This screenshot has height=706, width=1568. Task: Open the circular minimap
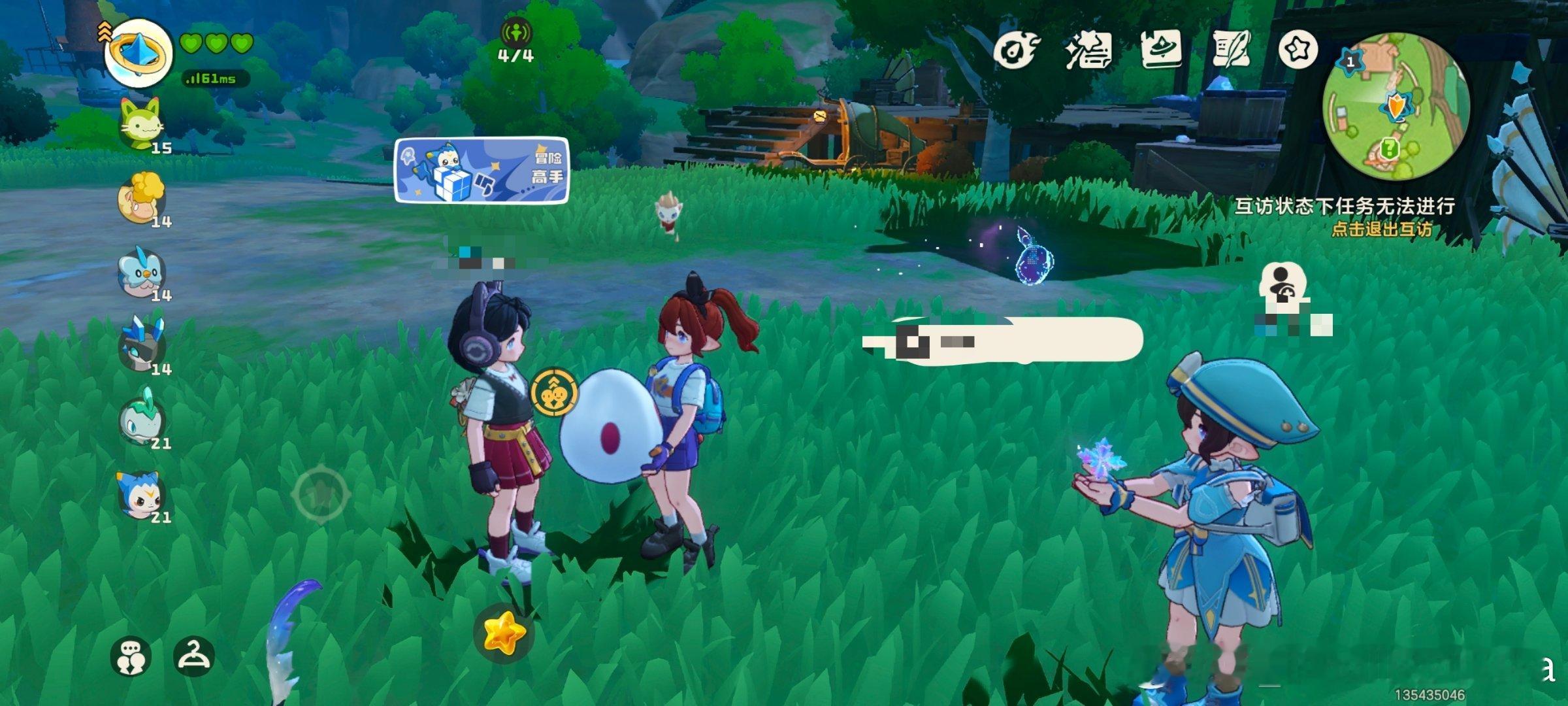1396,106
